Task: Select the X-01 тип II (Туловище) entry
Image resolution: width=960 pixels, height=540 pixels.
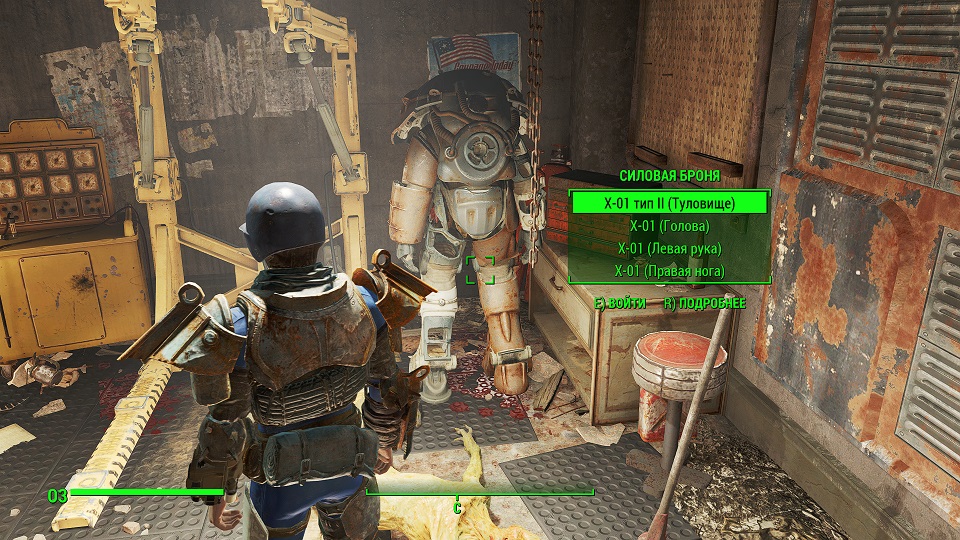Action: coord(669,203)
